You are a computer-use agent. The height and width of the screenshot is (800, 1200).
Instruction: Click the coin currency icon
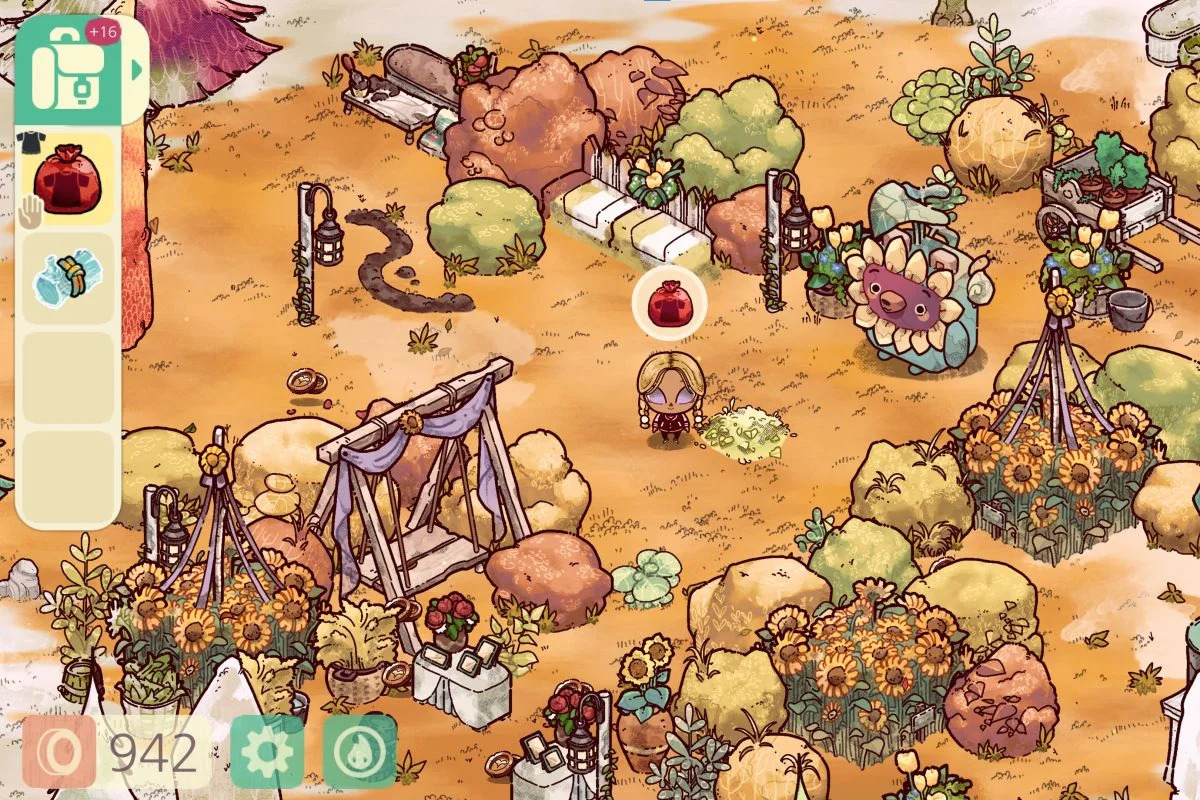click(x=59, y=751)
